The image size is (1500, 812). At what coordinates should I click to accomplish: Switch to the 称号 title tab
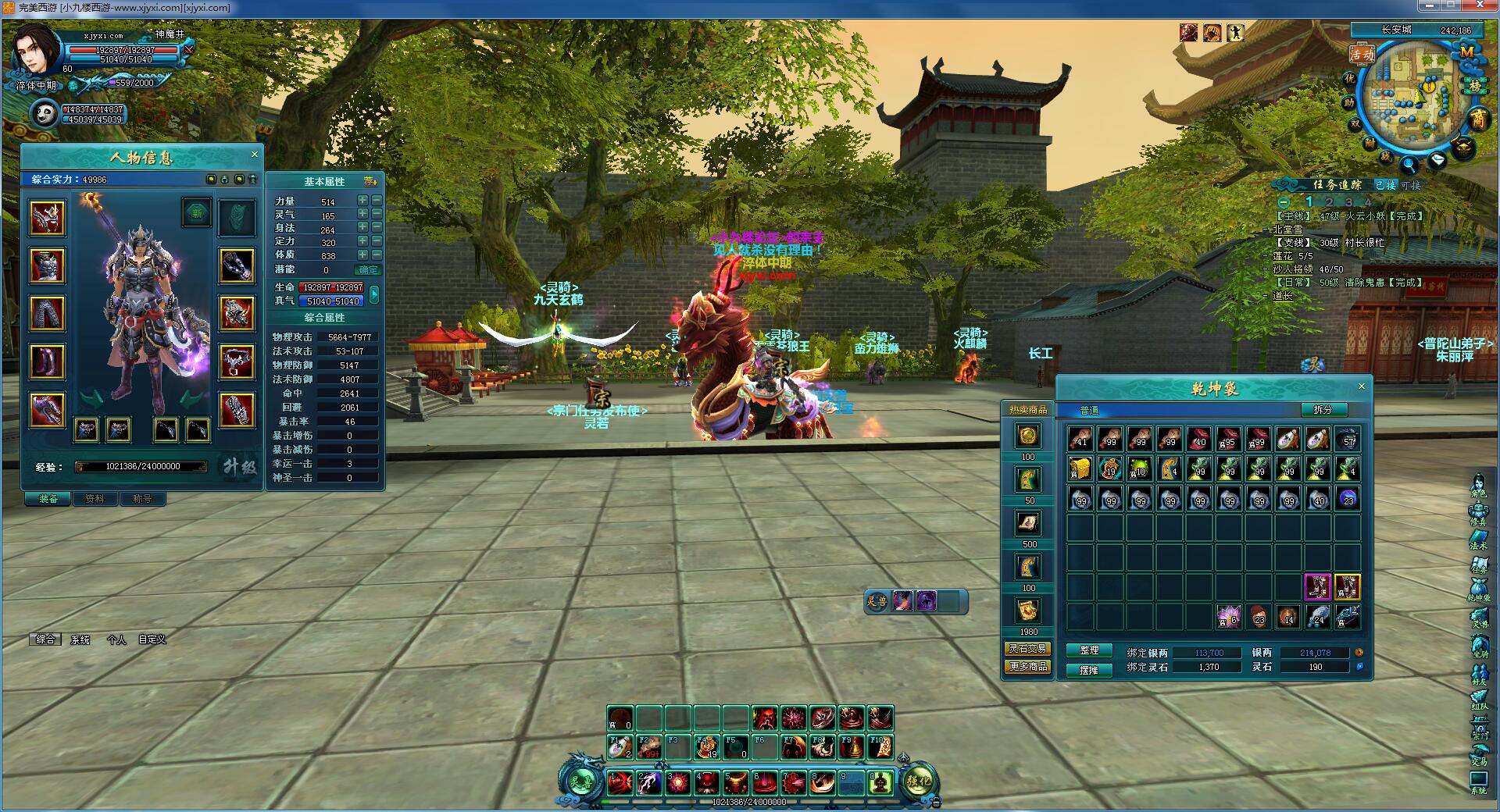pos(142,499)
